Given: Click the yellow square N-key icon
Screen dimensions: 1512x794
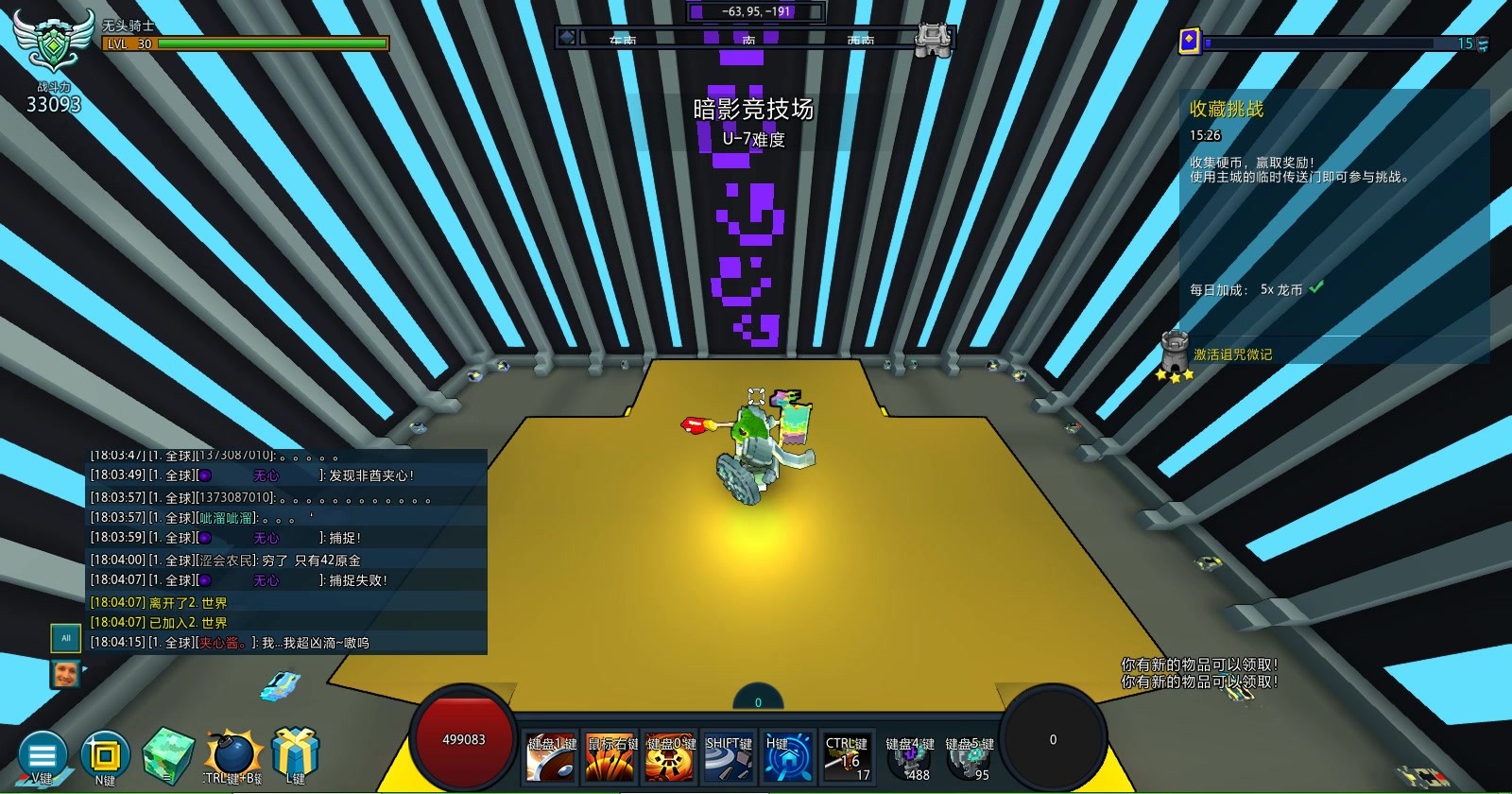Looking at the screenshot, I should (104, 755).
